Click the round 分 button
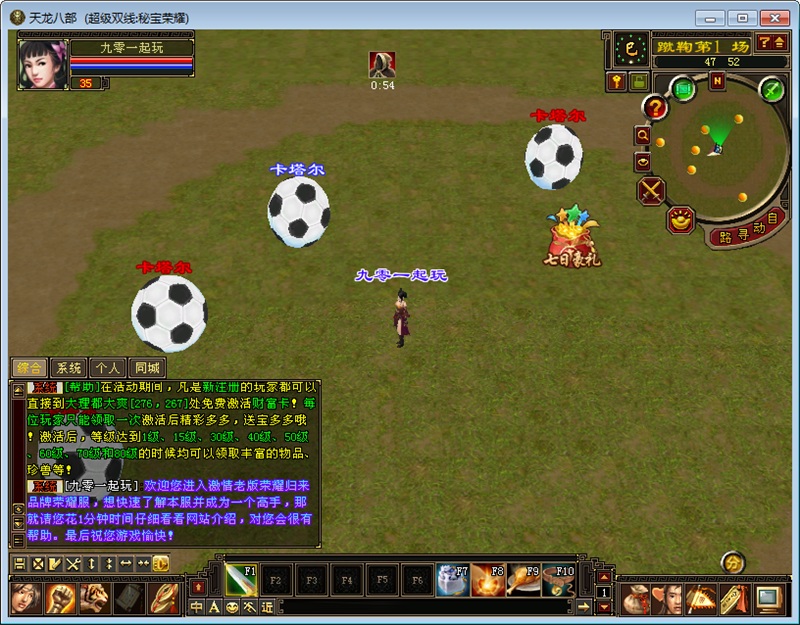Screen dimensions: 800x625 [x=733, y=563]
